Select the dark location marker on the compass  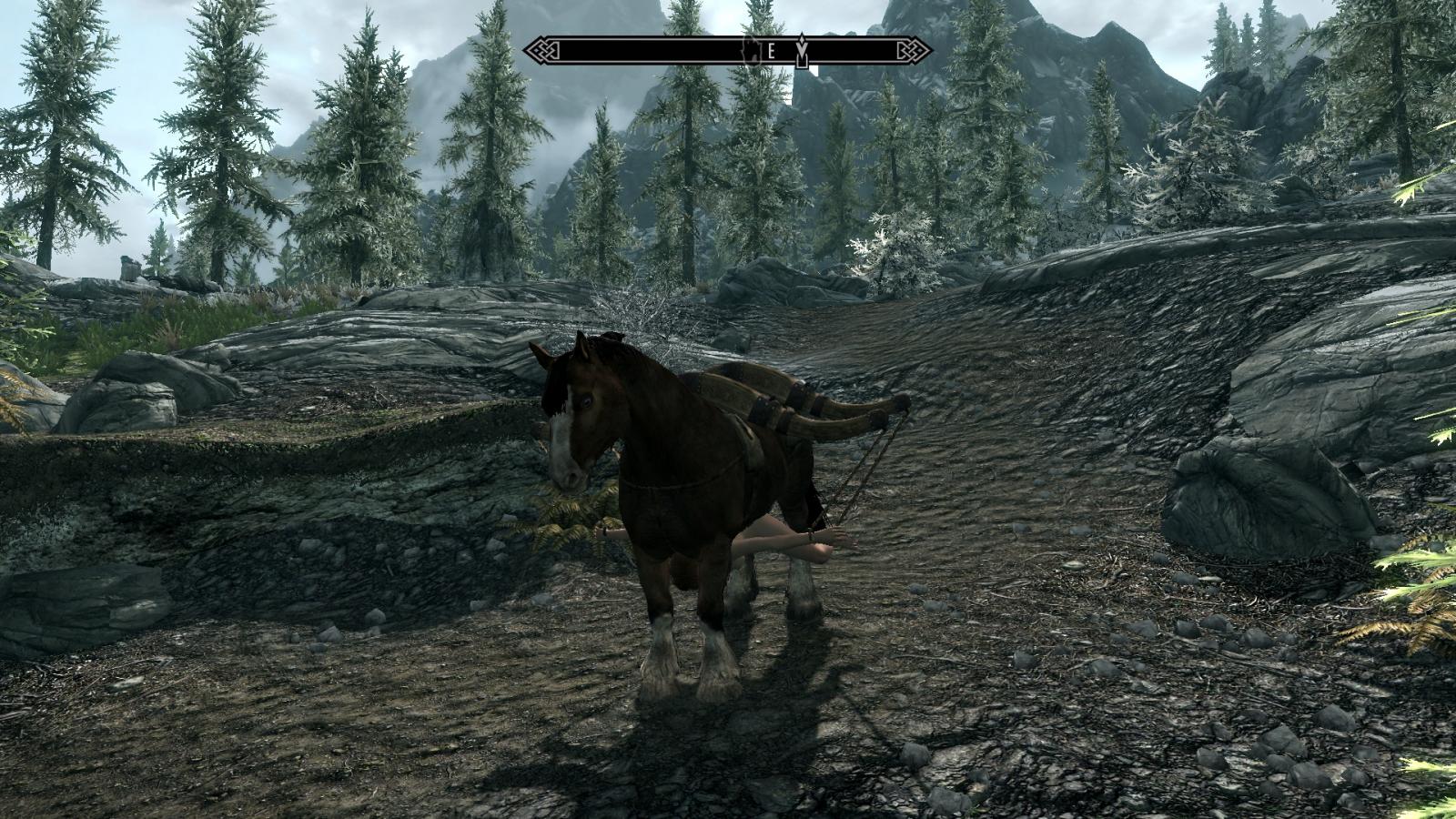click(751, 50)
